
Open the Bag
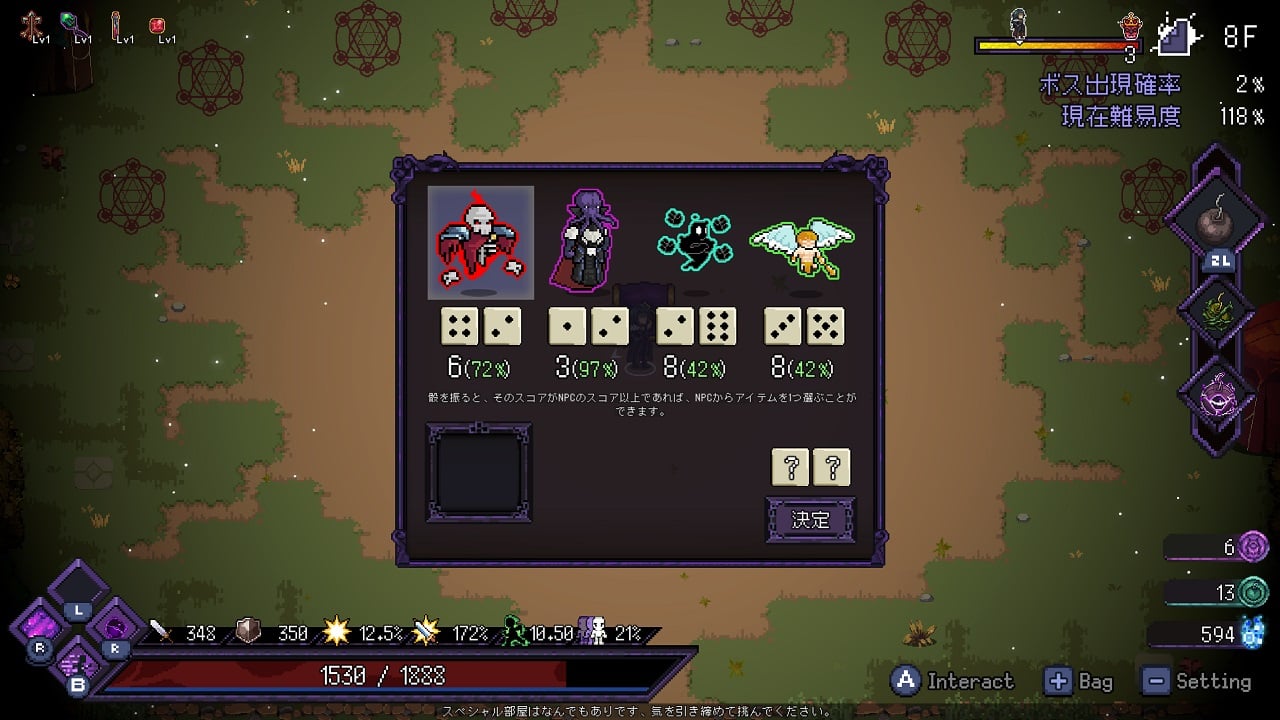1078,682
